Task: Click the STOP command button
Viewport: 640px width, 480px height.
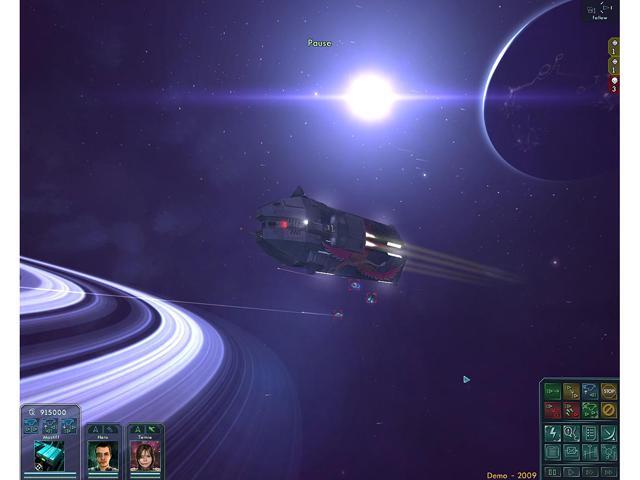Action: pyautogui.click(x=609, y=390)
